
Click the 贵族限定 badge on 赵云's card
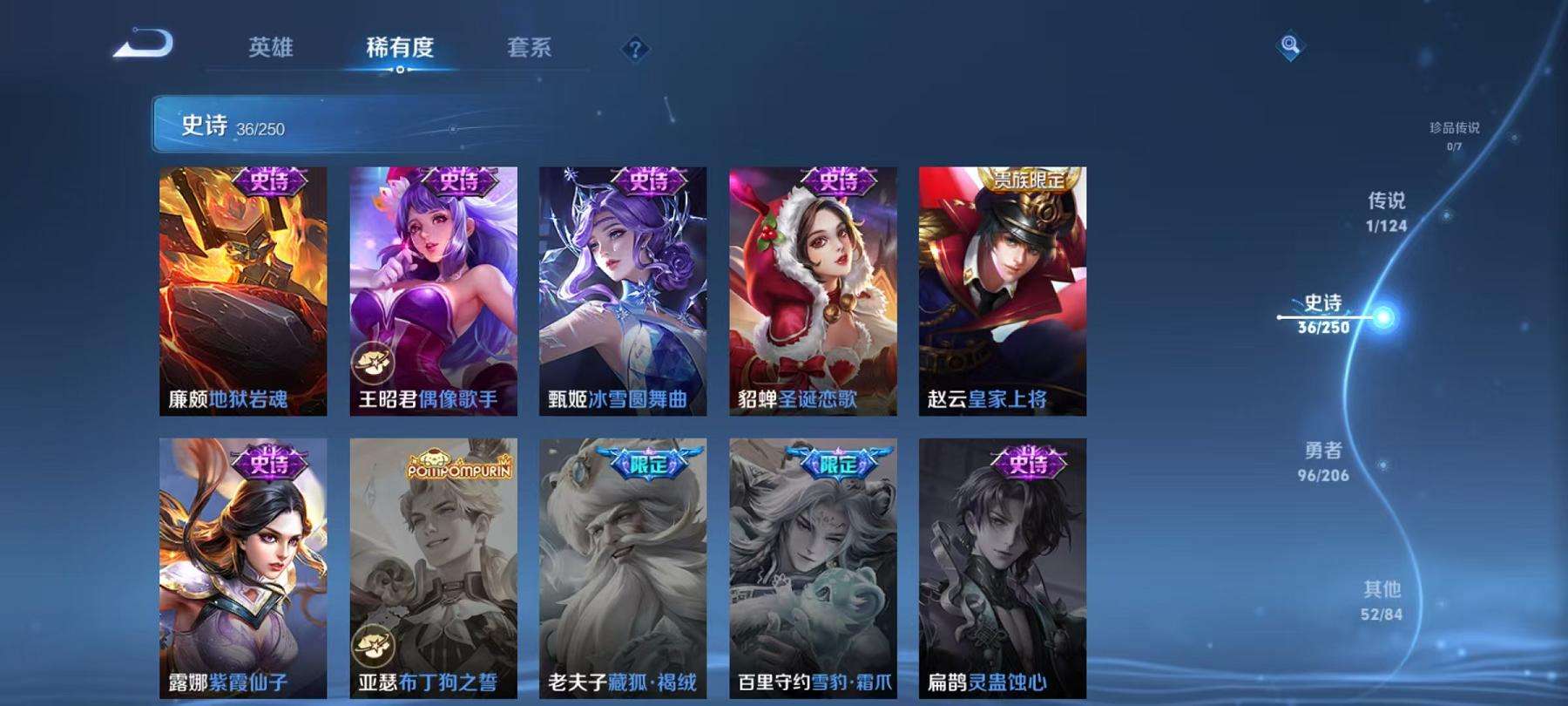click(1031, 178)
